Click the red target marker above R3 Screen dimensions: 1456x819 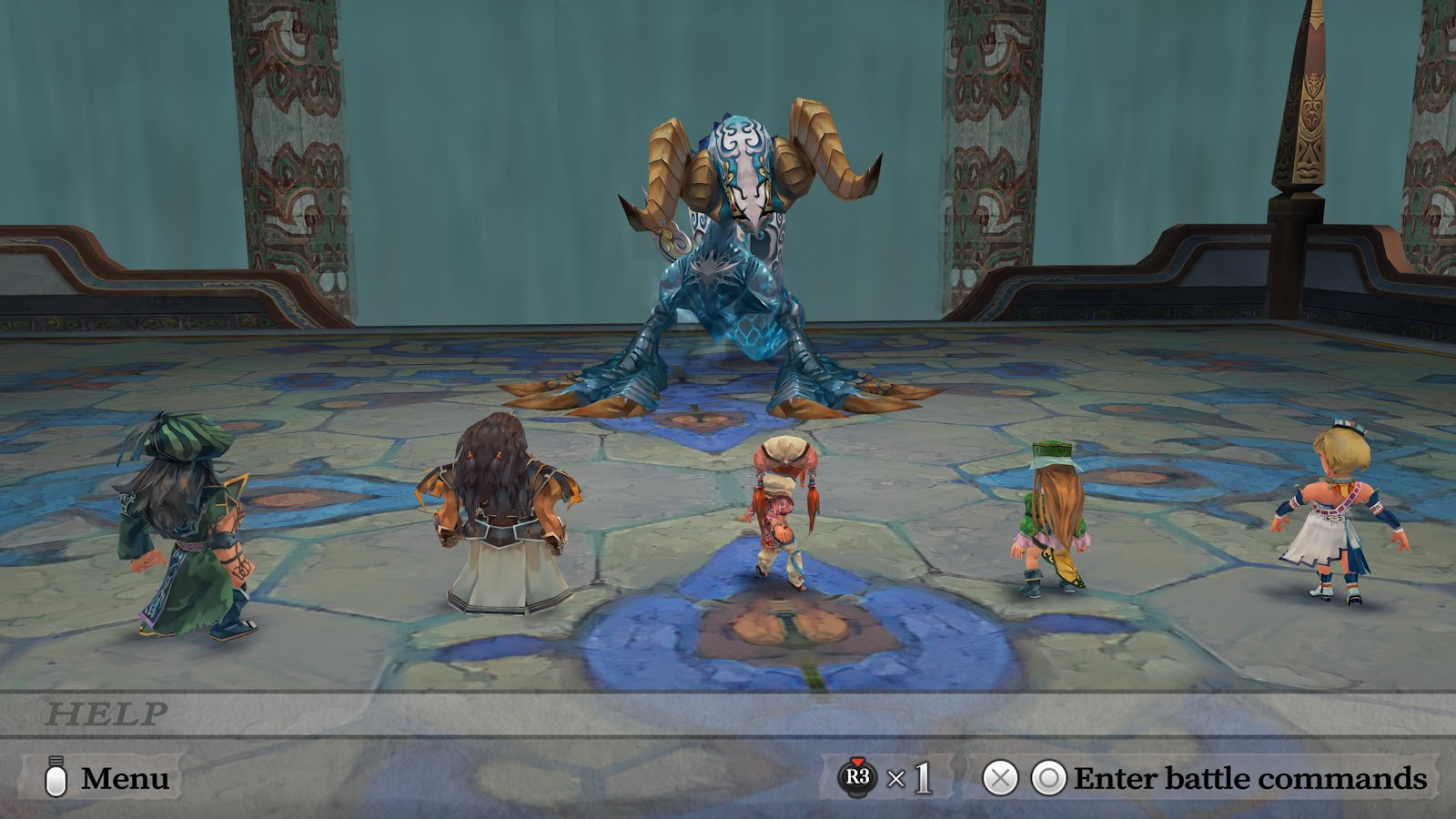coord(856,761)
